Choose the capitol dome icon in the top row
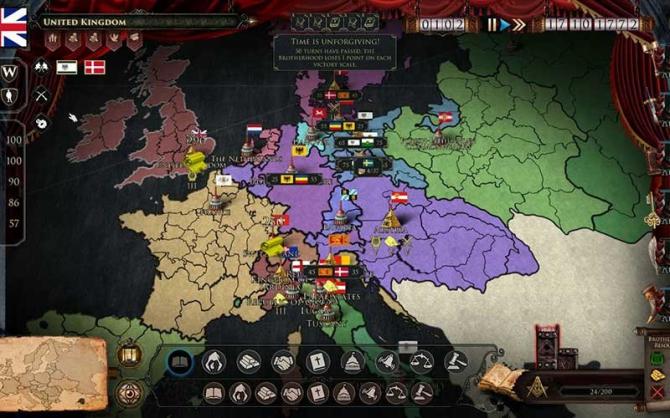This screenshot has width=670, height=418. [352, 362]
